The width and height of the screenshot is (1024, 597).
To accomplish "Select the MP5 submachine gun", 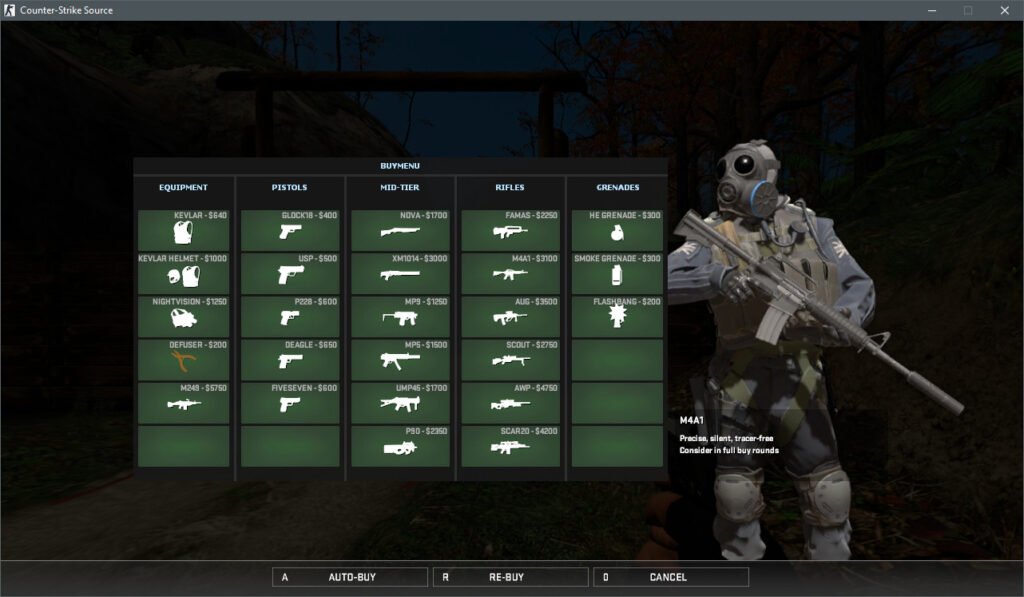I will pos(400,359).
